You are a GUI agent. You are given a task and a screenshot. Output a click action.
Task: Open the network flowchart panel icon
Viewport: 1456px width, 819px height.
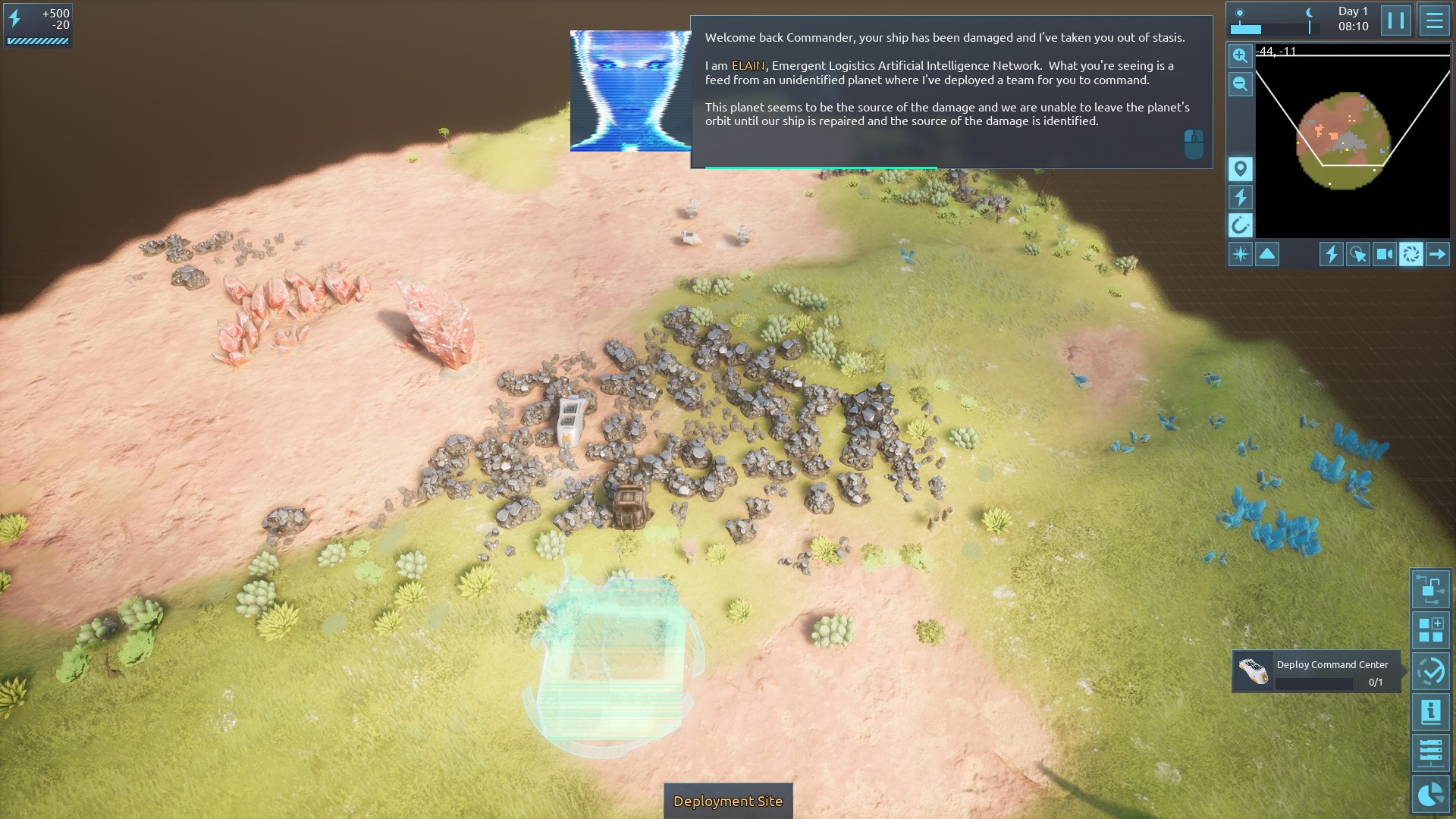click(1430, 589)
